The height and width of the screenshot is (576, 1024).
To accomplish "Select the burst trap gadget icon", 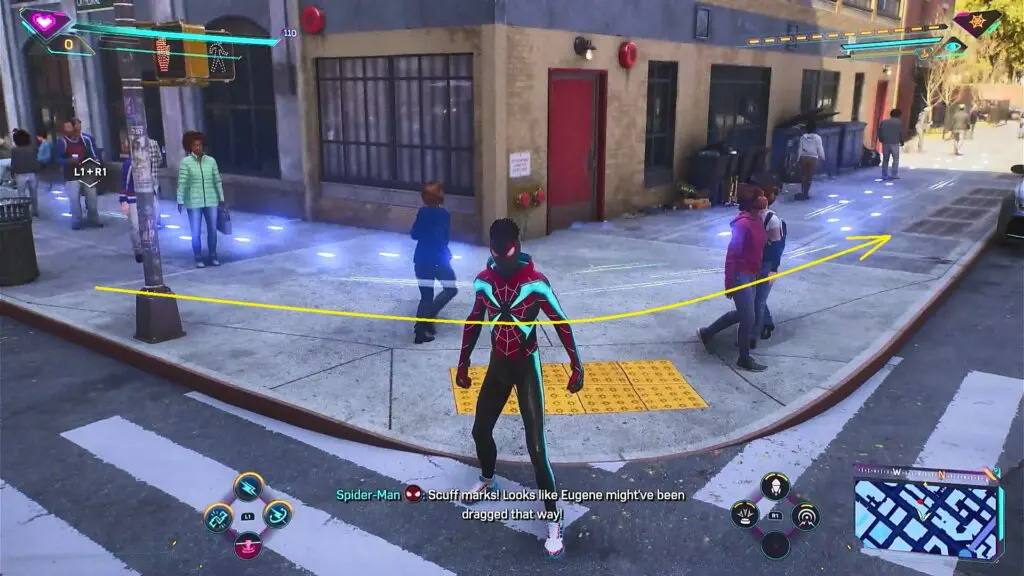I will (746, 516).
